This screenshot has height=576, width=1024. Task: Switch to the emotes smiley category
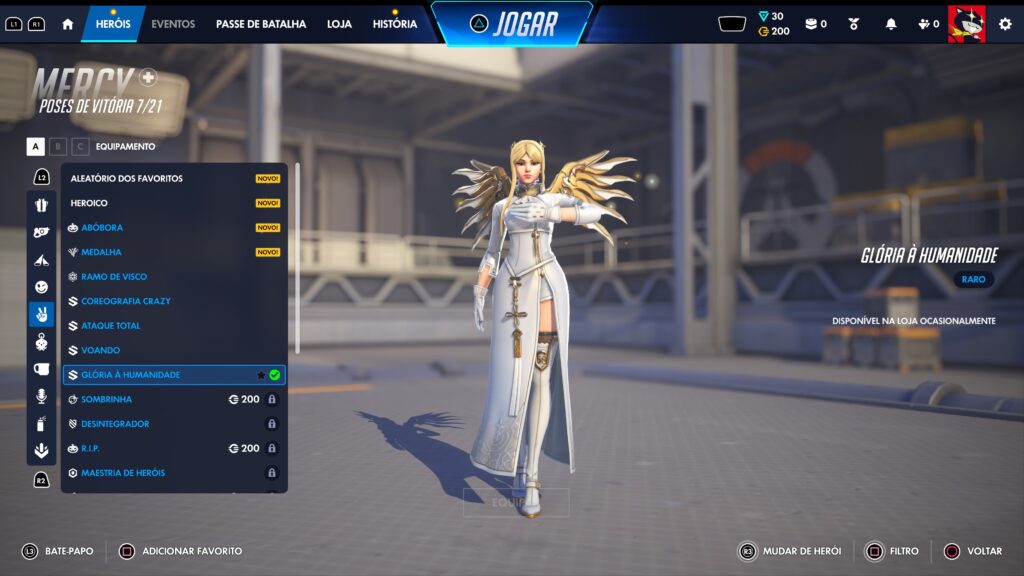[41, 287]
